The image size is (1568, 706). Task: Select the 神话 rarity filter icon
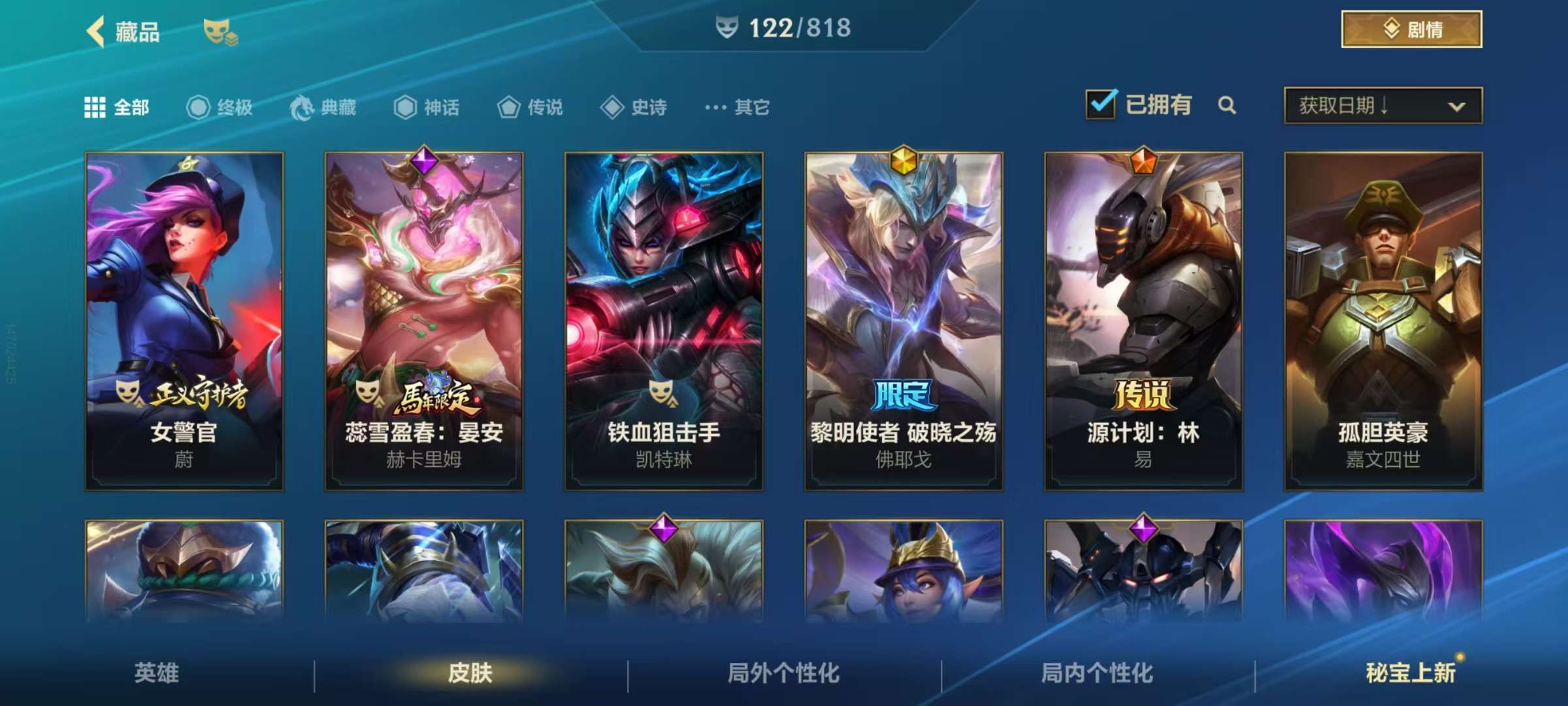pos(406,108)
